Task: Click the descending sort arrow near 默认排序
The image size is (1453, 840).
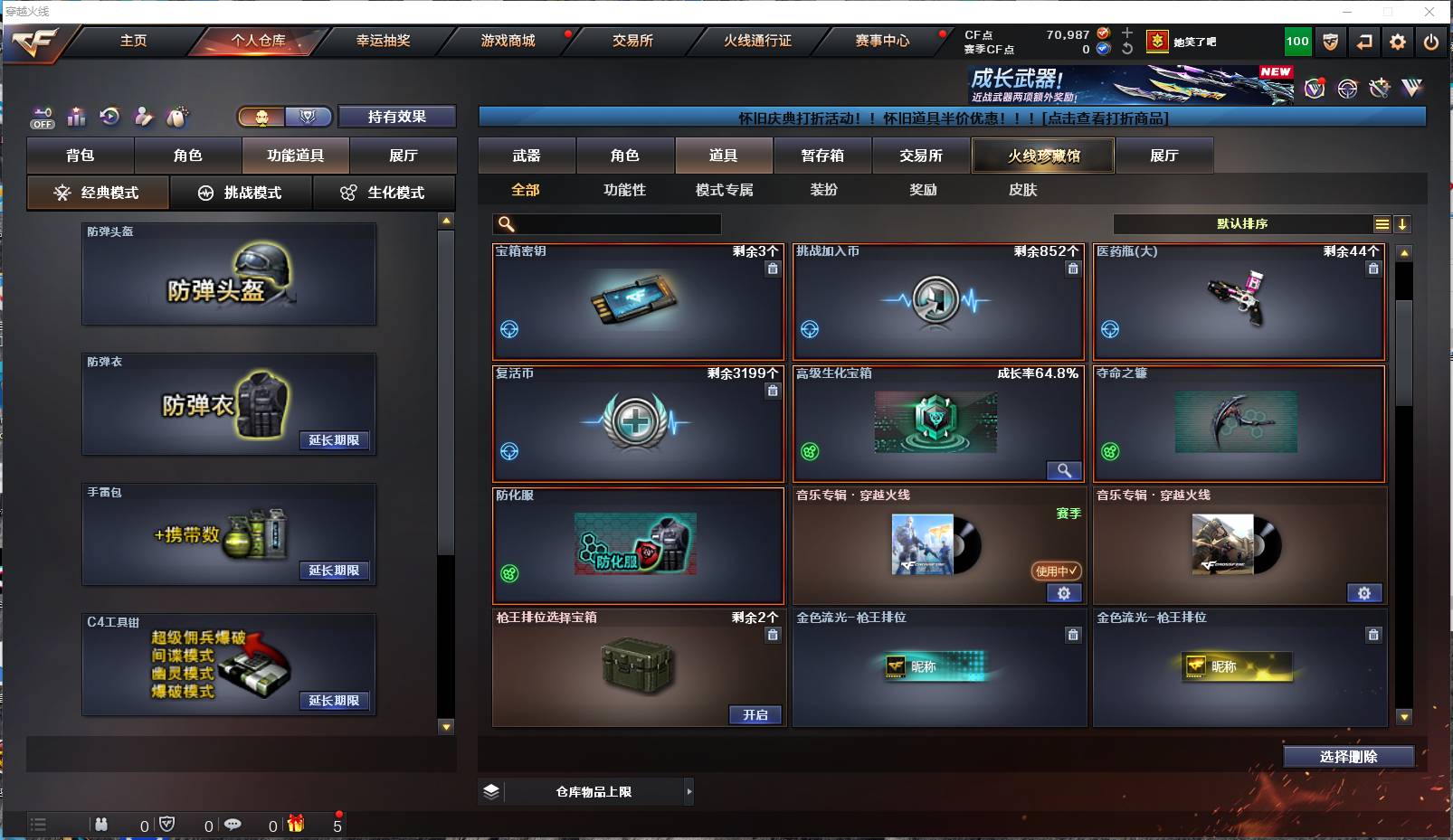Action: click(1402, 223)
